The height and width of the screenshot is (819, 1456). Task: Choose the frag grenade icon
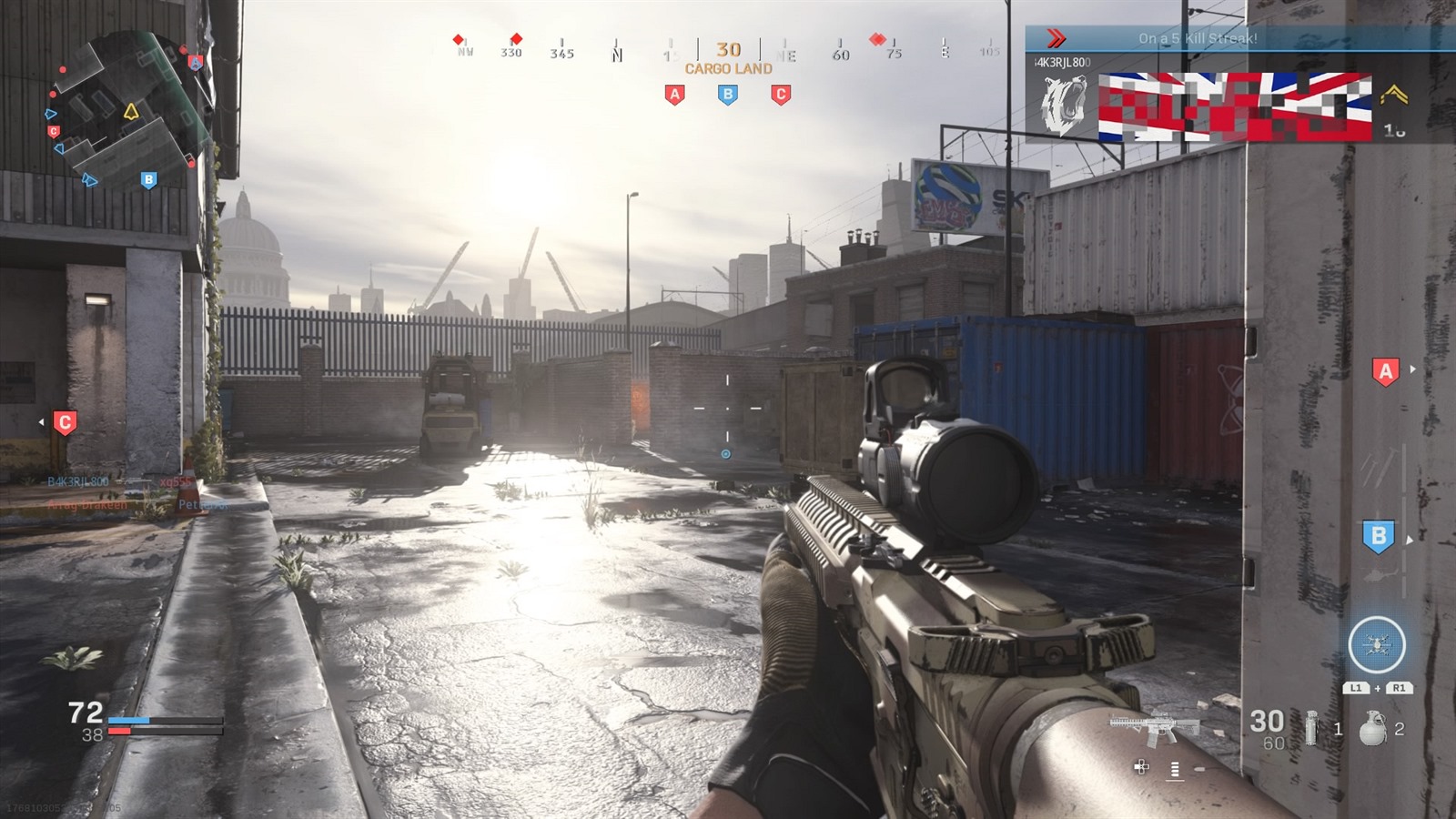(x=1373, y=728)
